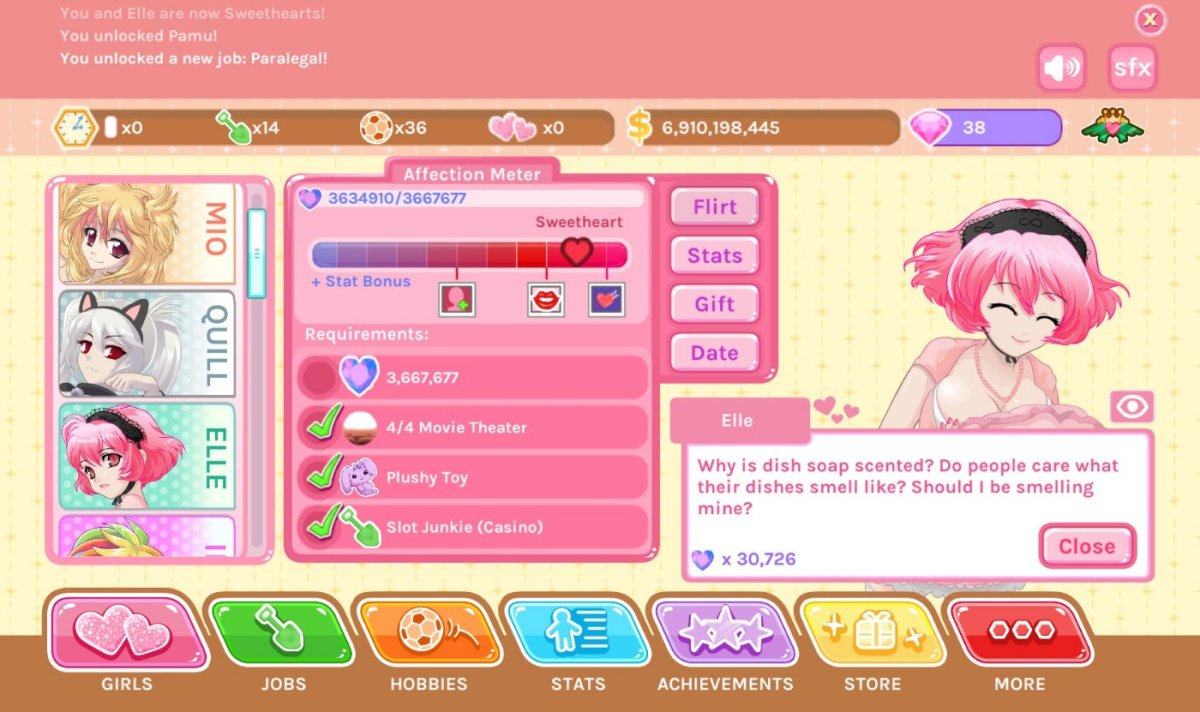The width and height of the screenshot is (1200, 712).
Task: Close Elle's dialogue box
Action: pyautogui.click(x=1086, y=546)
